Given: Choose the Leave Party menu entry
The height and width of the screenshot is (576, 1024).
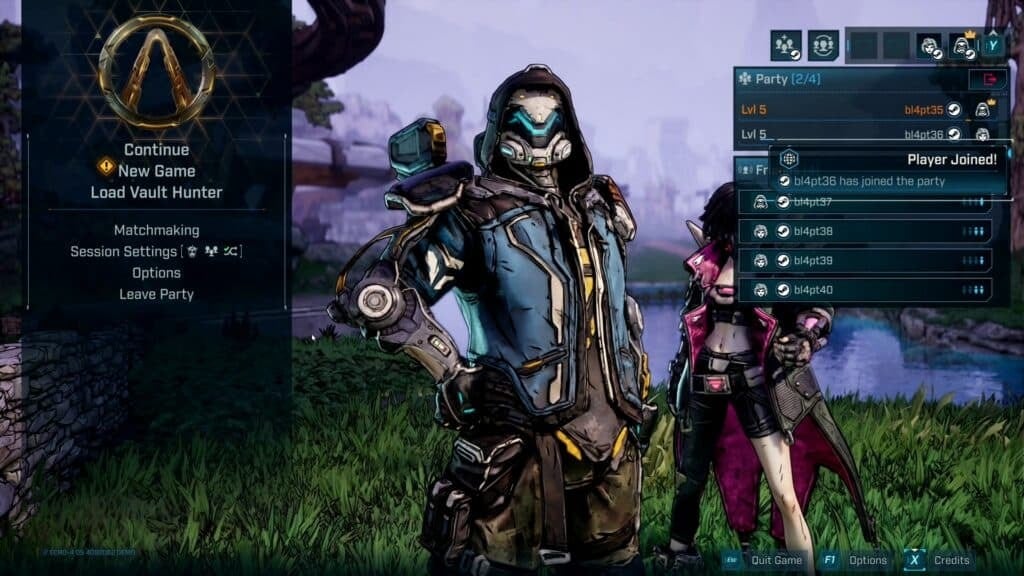Looking at the screenshot, I should click(156, 294).
